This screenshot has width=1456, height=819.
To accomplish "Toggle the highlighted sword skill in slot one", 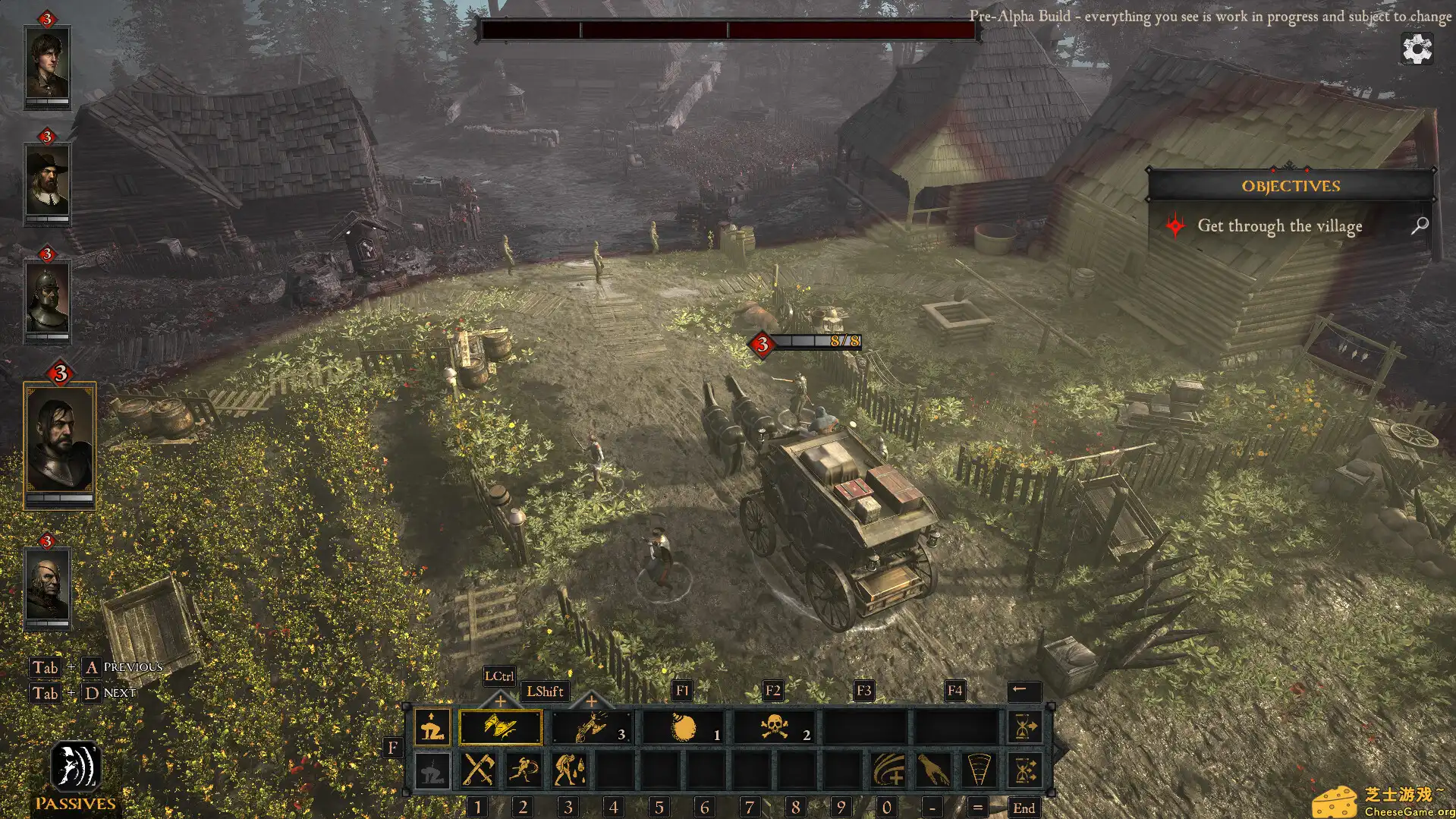I will (501, 727).
